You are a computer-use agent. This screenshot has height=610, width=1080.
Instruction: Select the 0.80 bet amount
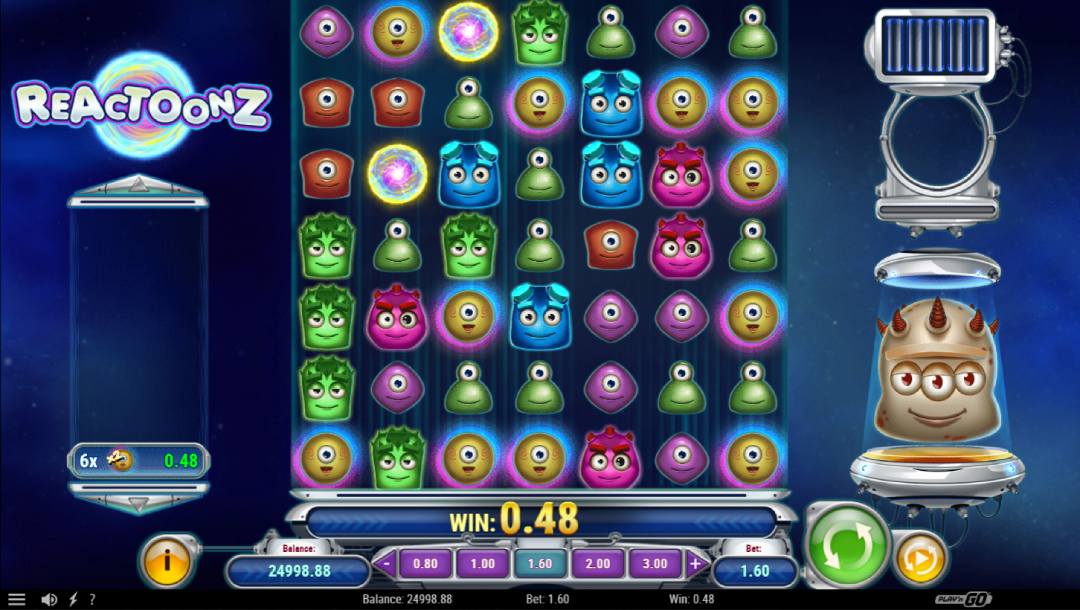[425, 564]
